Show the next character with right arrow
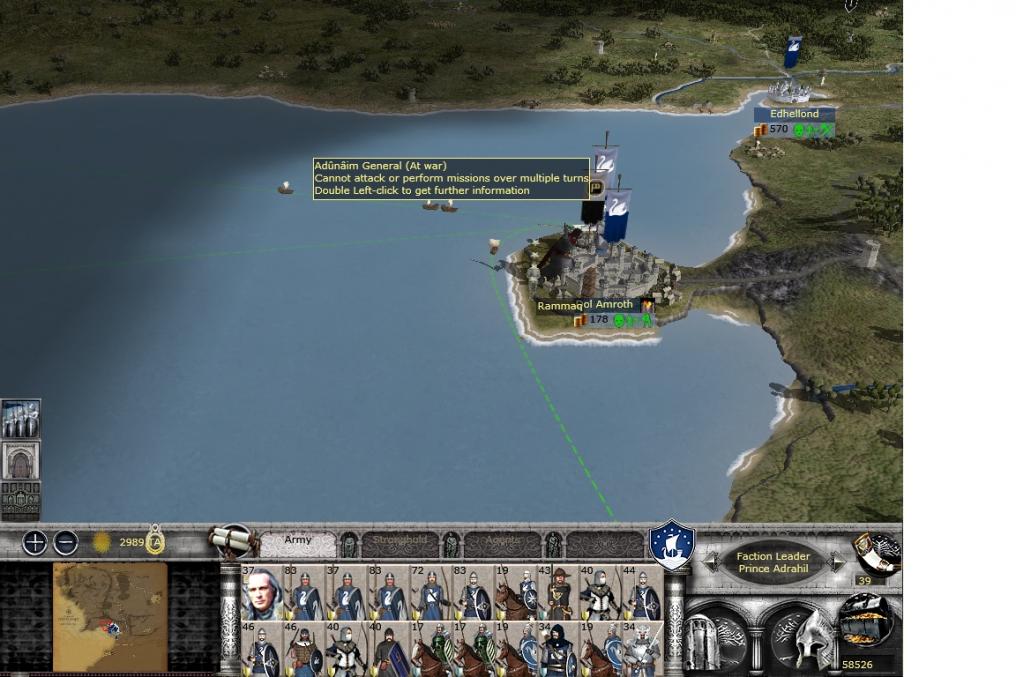Screen dimensions: 1016x677 coord(835,563)
